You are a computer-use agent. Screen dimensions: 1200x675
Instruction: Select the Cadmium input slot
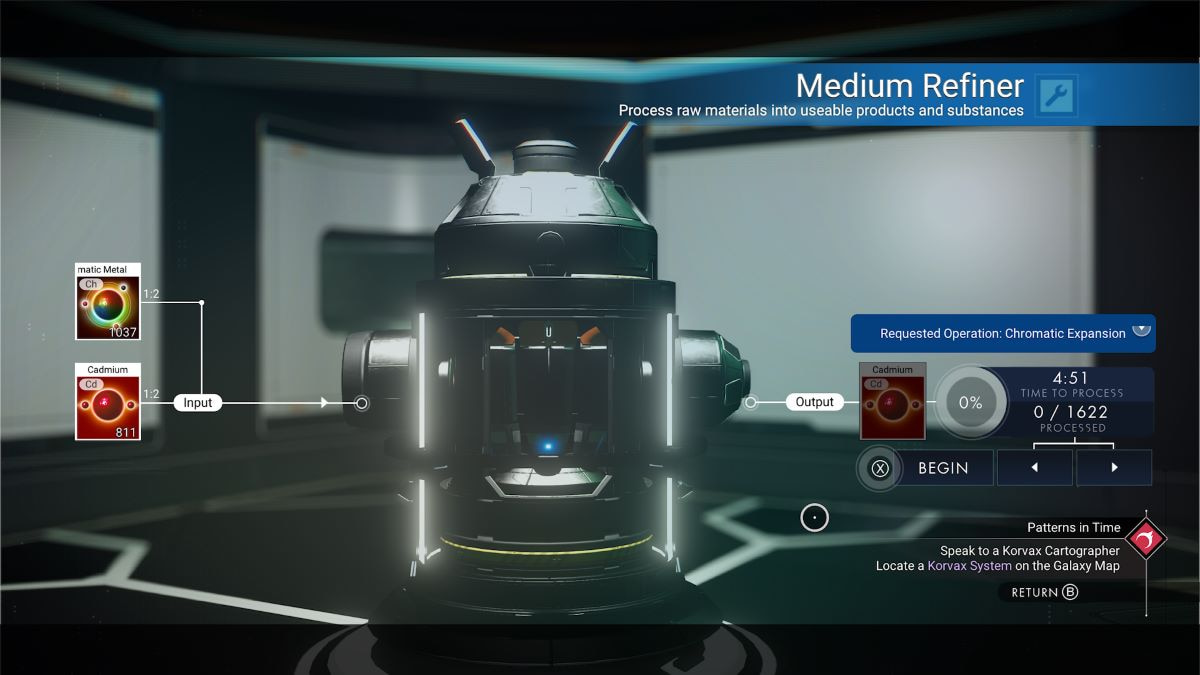tap(108, 402)
